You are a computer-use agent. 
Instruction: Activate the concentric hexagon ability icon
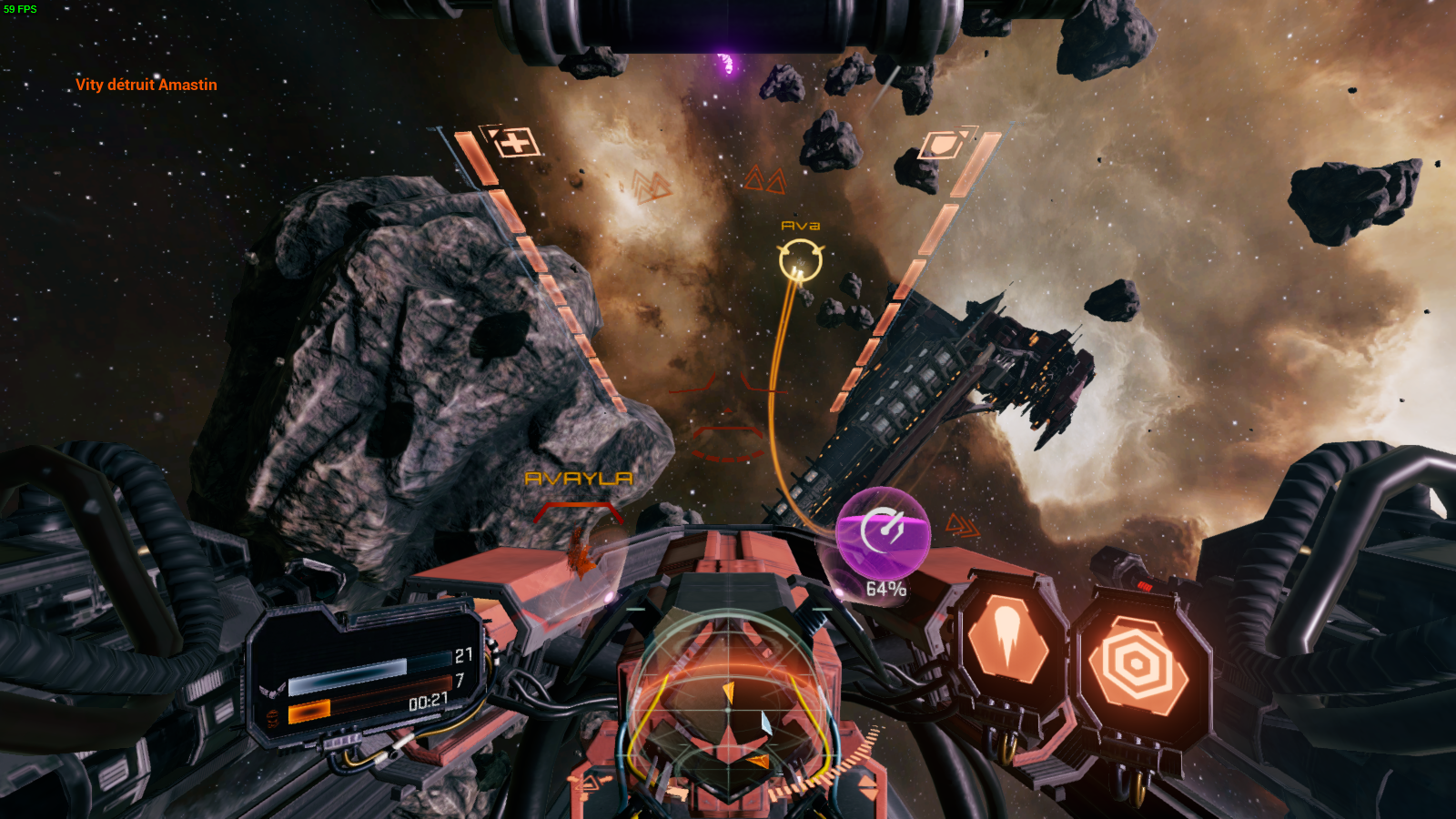1137,664
